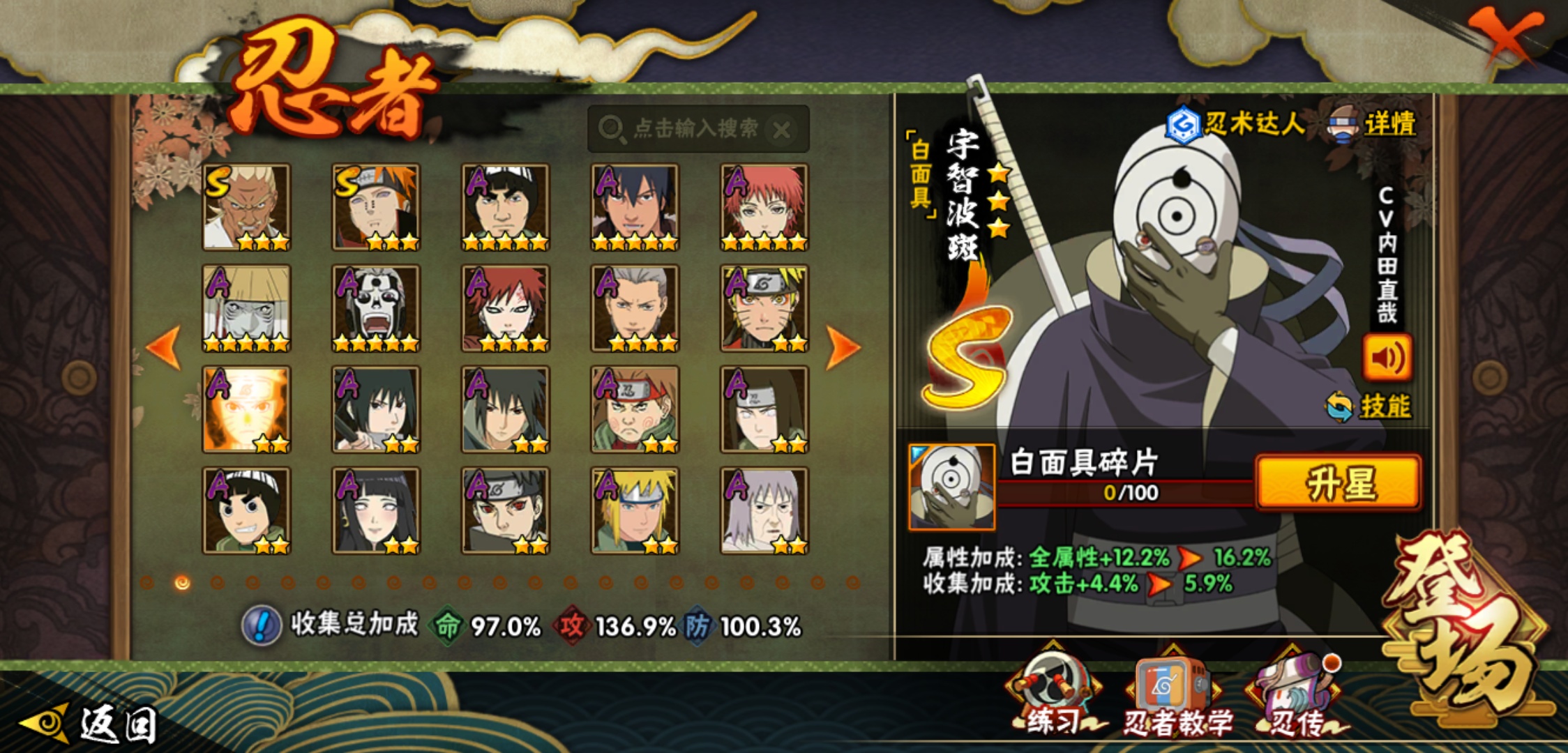
Task: Go to the previous ninja page
Action: tap(165, 347)
